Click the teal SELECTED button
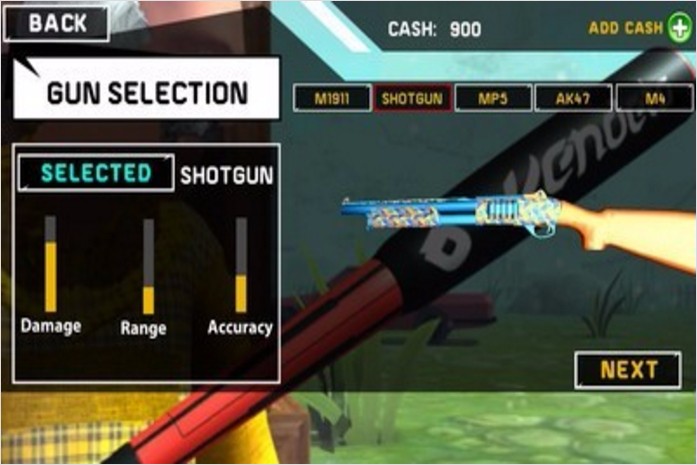Viewport: 697px width, 465px height. 96,173
